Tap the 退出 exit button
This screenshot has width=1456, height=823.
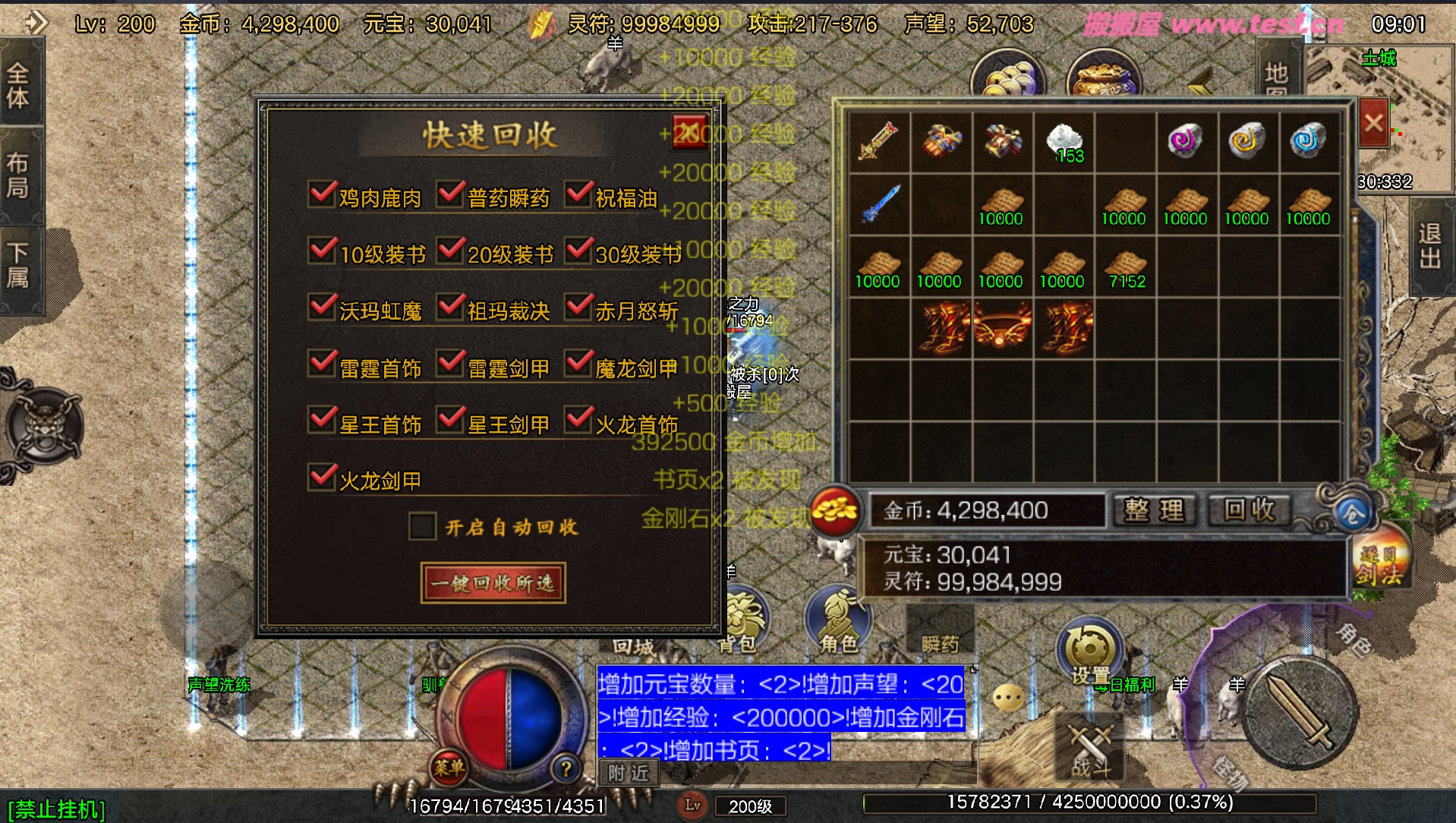click(x=1430, y=247)
